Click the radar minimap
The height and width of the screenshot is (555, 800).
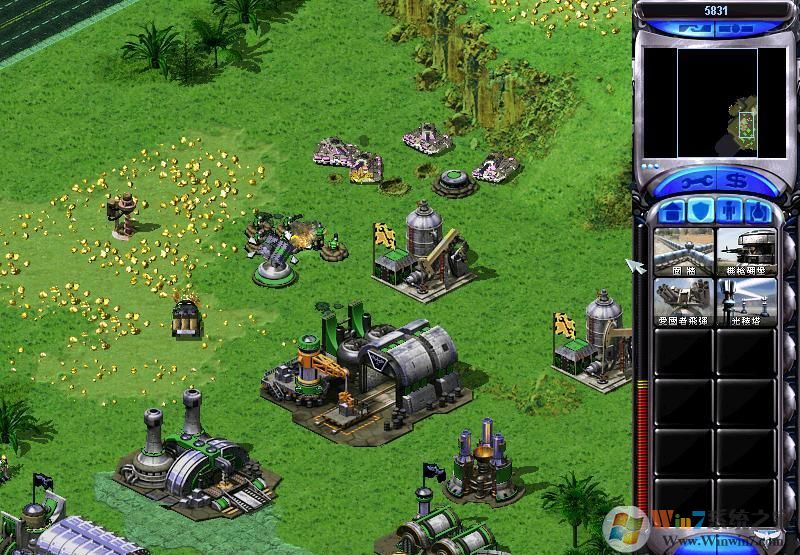[715, 103]
